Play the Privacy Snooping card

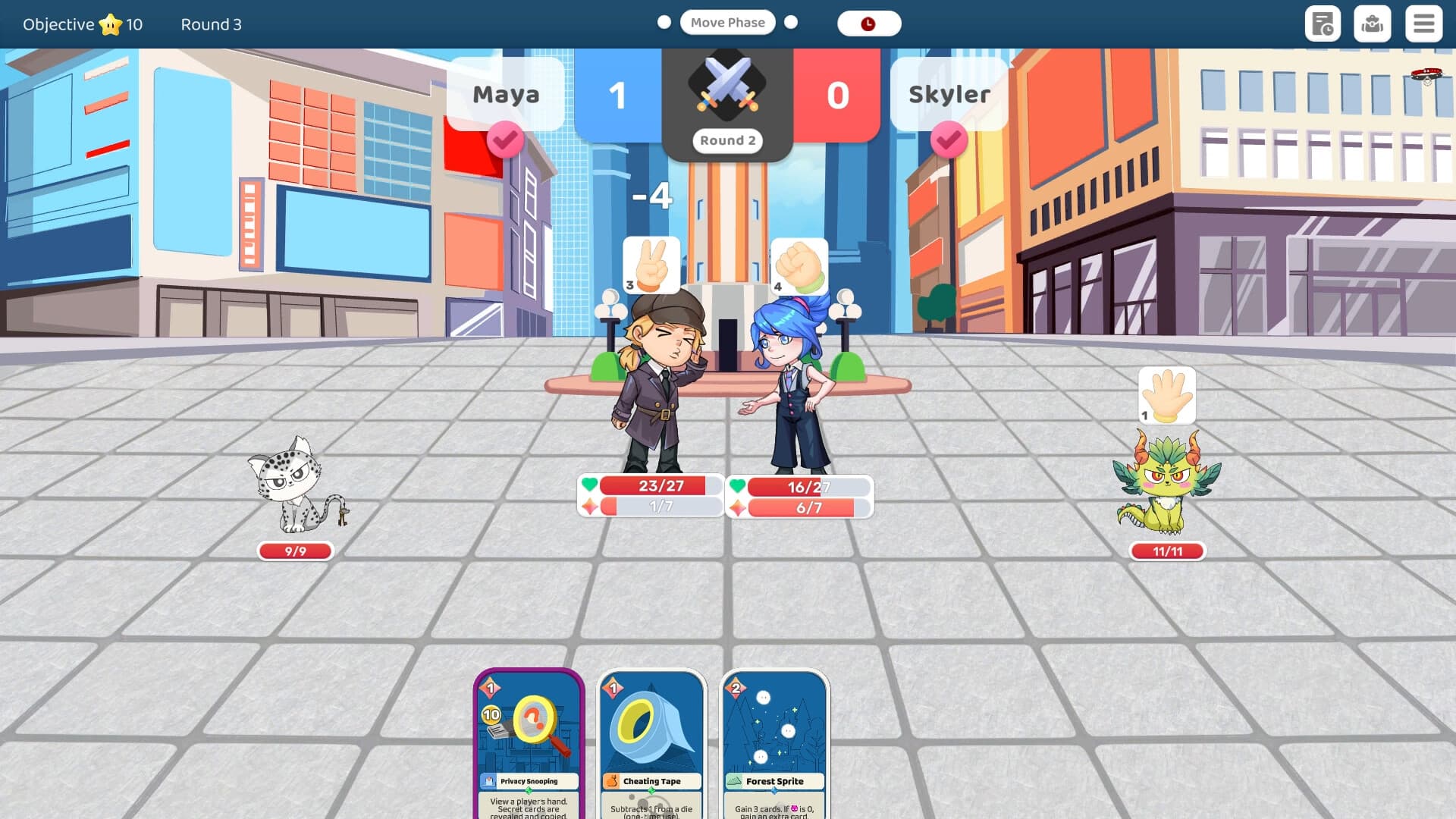(529, 739)
